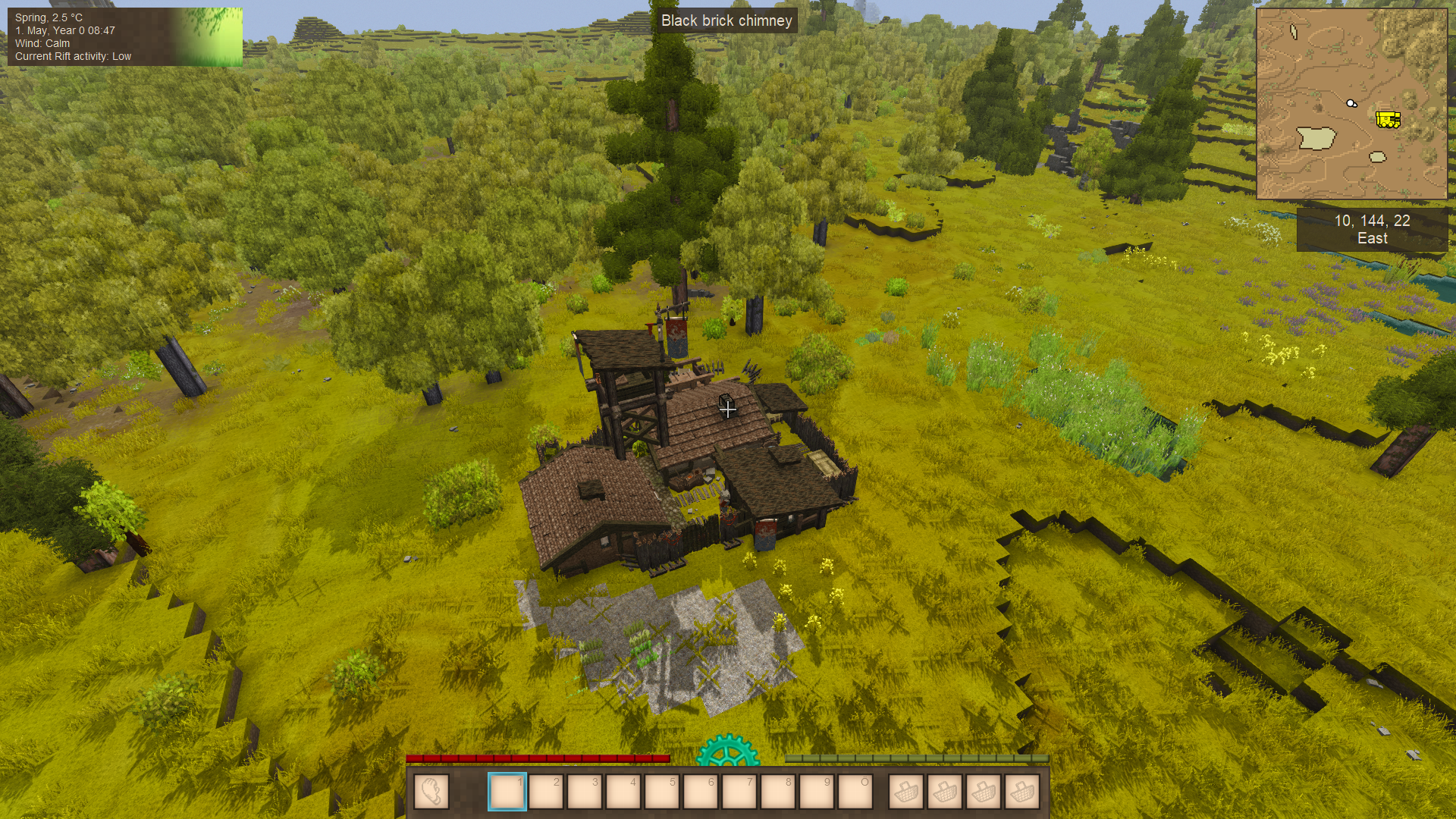Select hotbar slot 1
The width and height of the screenshot is (1456, 819).
[x=507, y=792]
